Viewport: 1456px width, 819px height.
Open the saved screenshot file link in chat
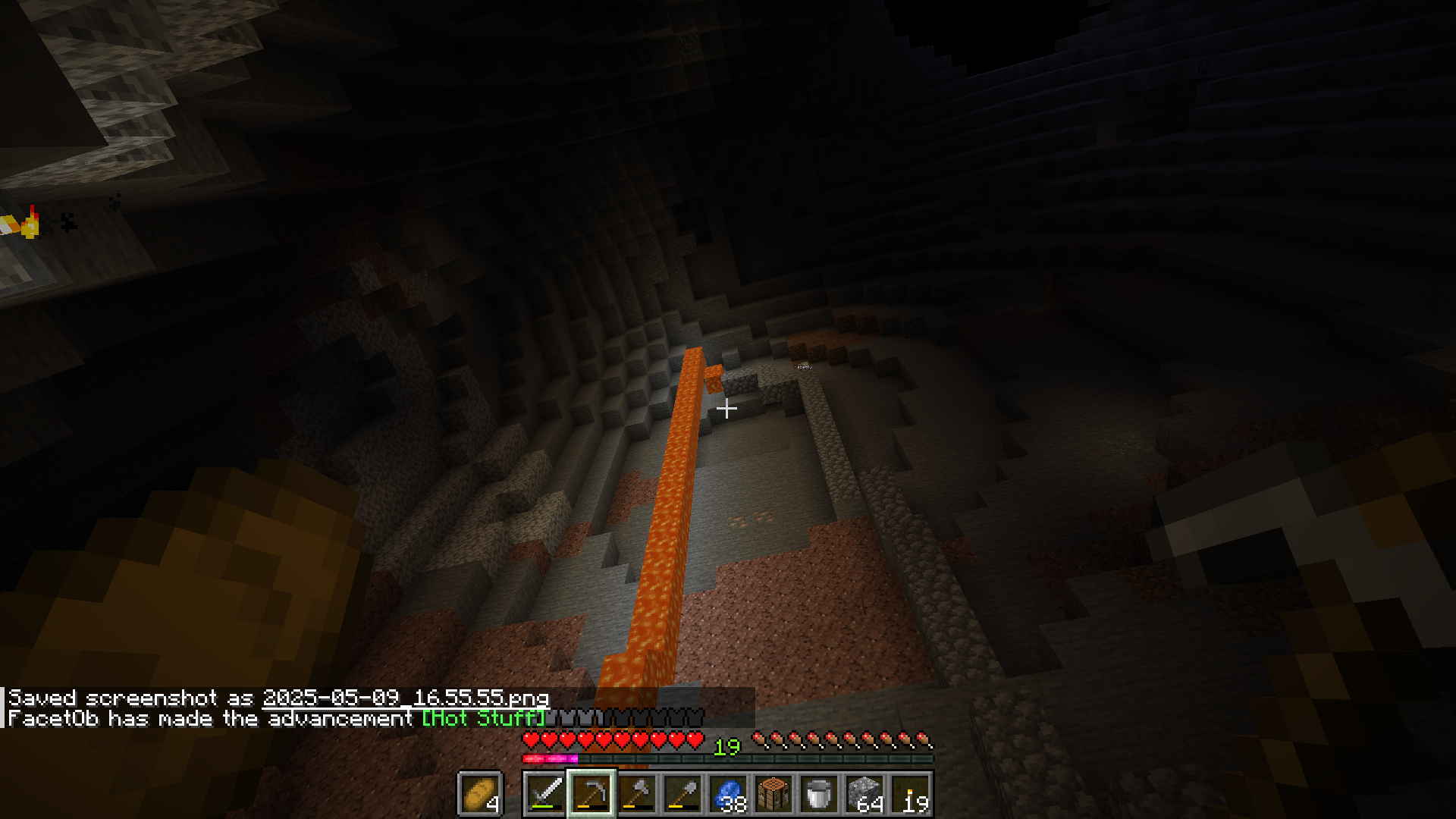406,698
